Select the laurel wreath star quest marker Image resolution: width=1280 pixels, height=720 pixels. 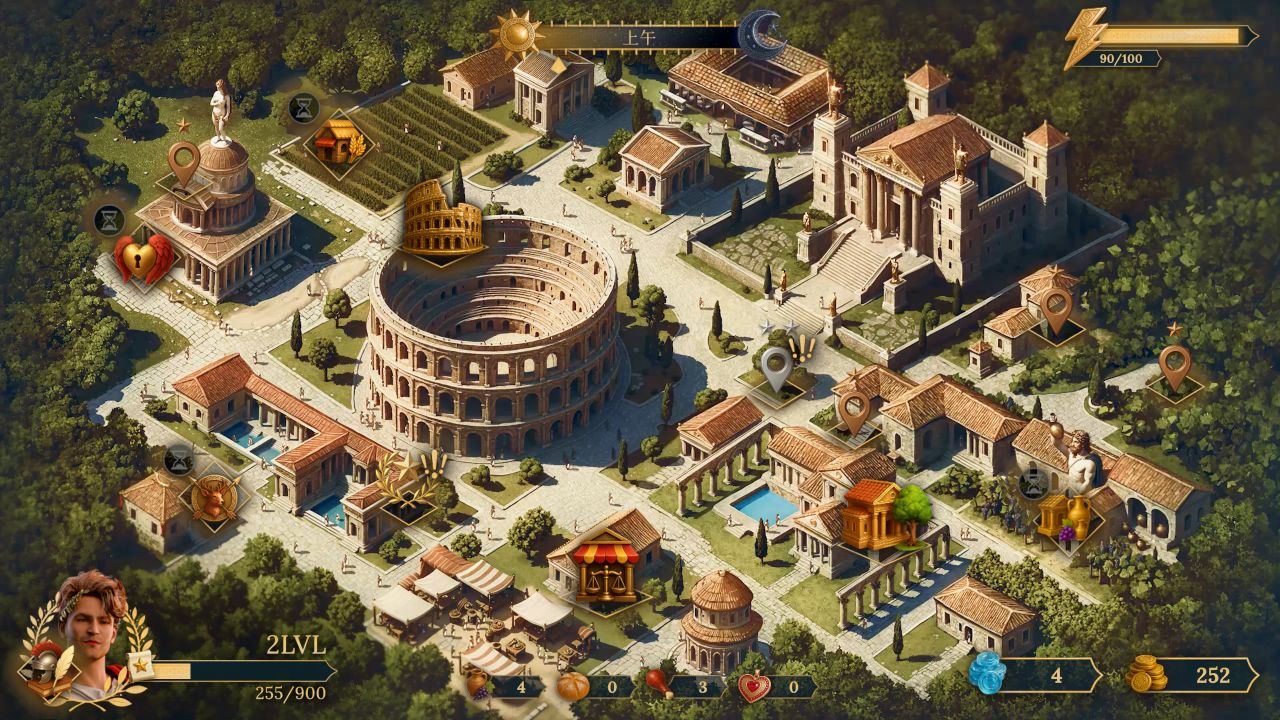click(412, 482)
